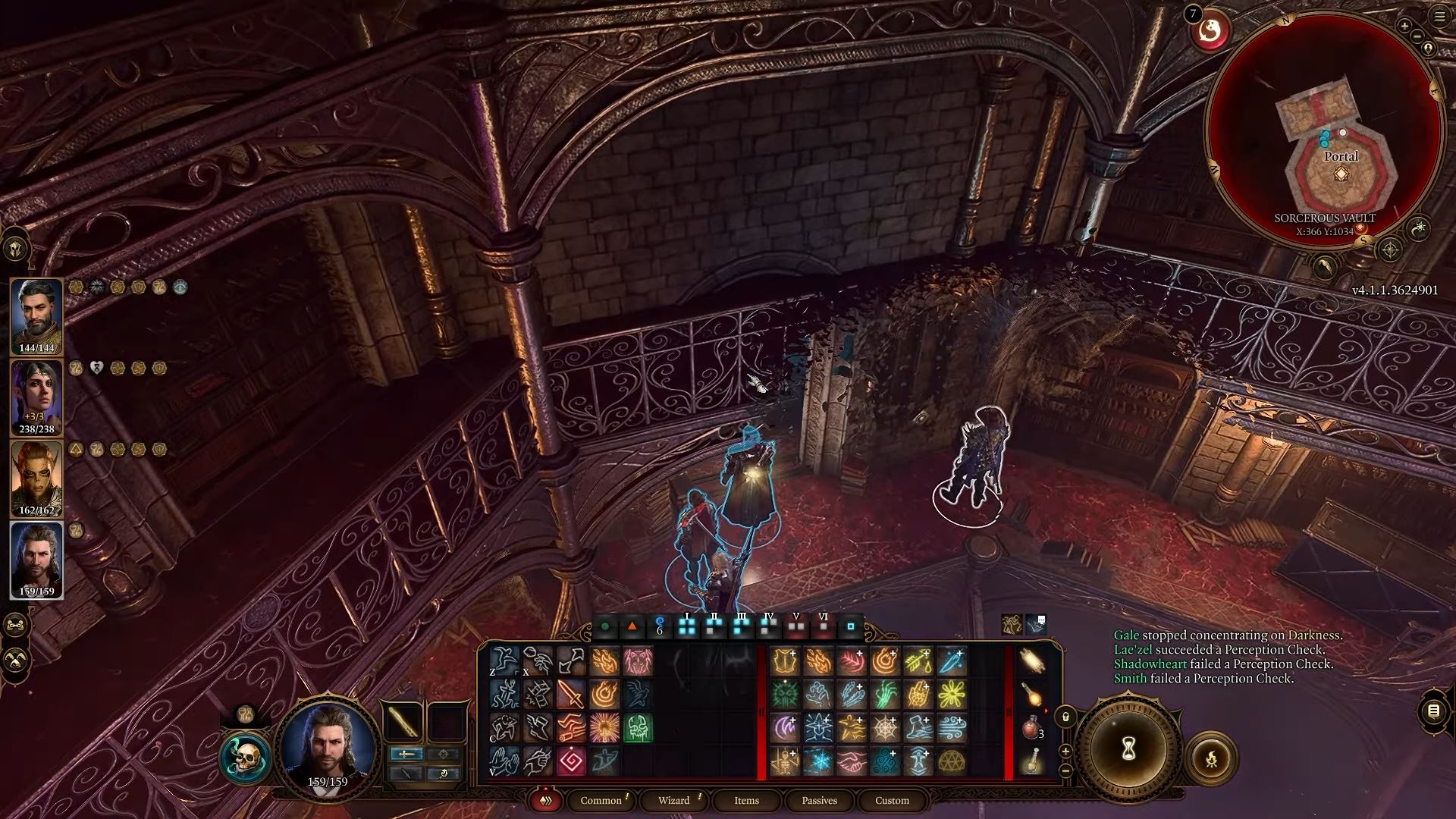Select Lae'zel's party portrait
The height and width of the screenshot is (819, 1456).
(36, 479)
